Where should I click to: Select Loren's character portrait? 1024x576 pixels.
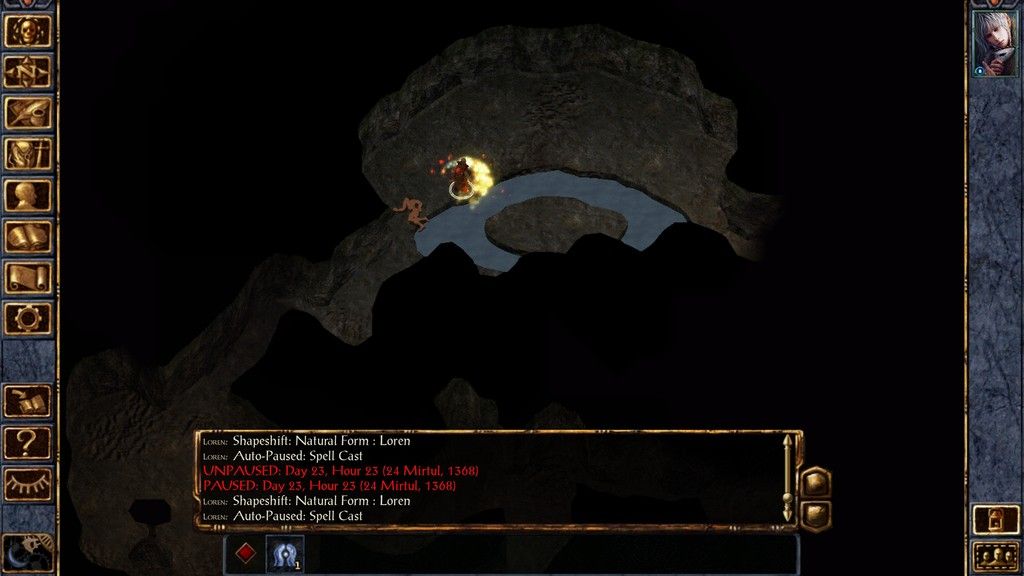click(995, 44)
